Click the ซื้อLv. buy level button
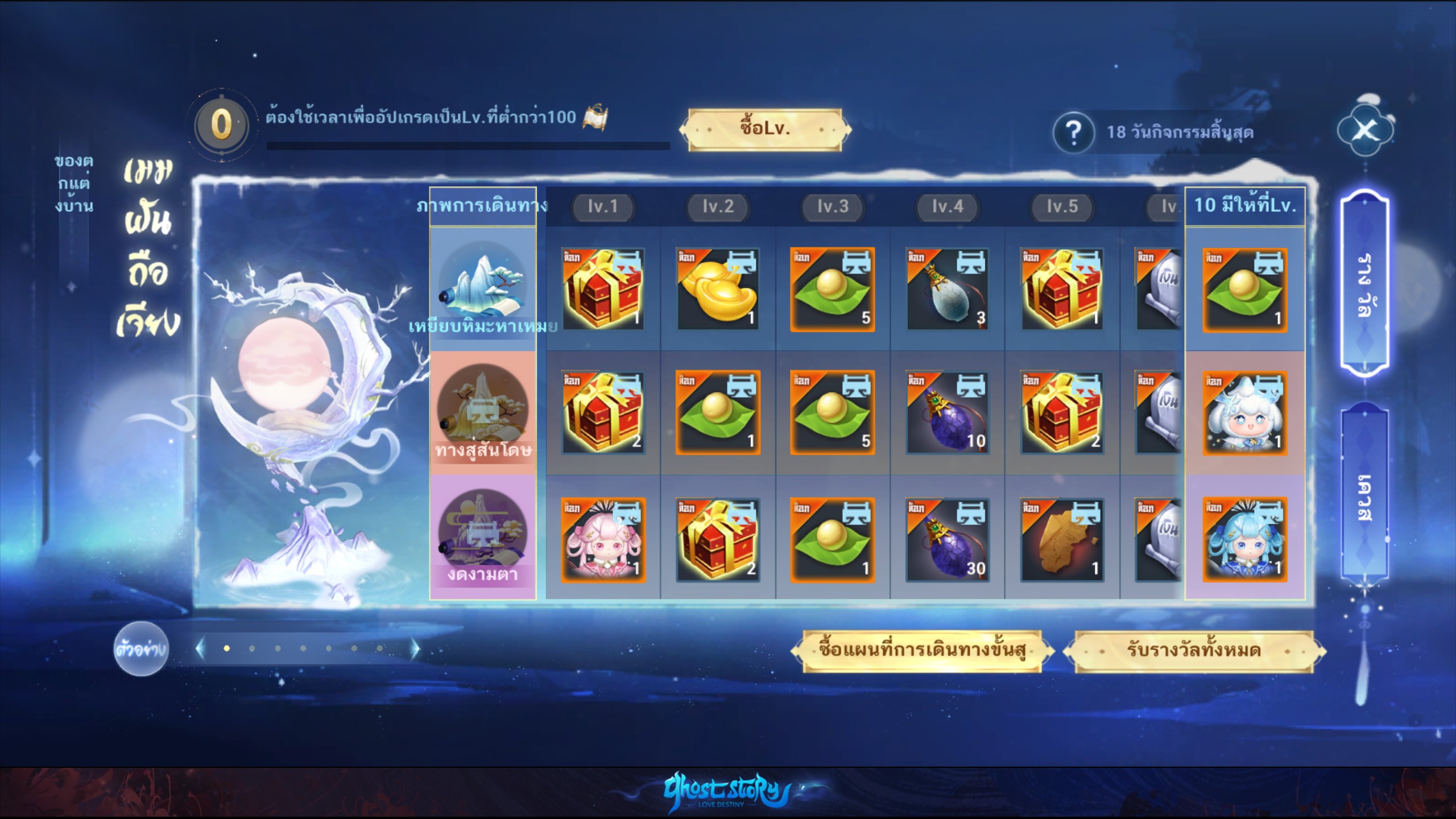This screenshot has height=819, width=1456. click(x=764, y=129)
